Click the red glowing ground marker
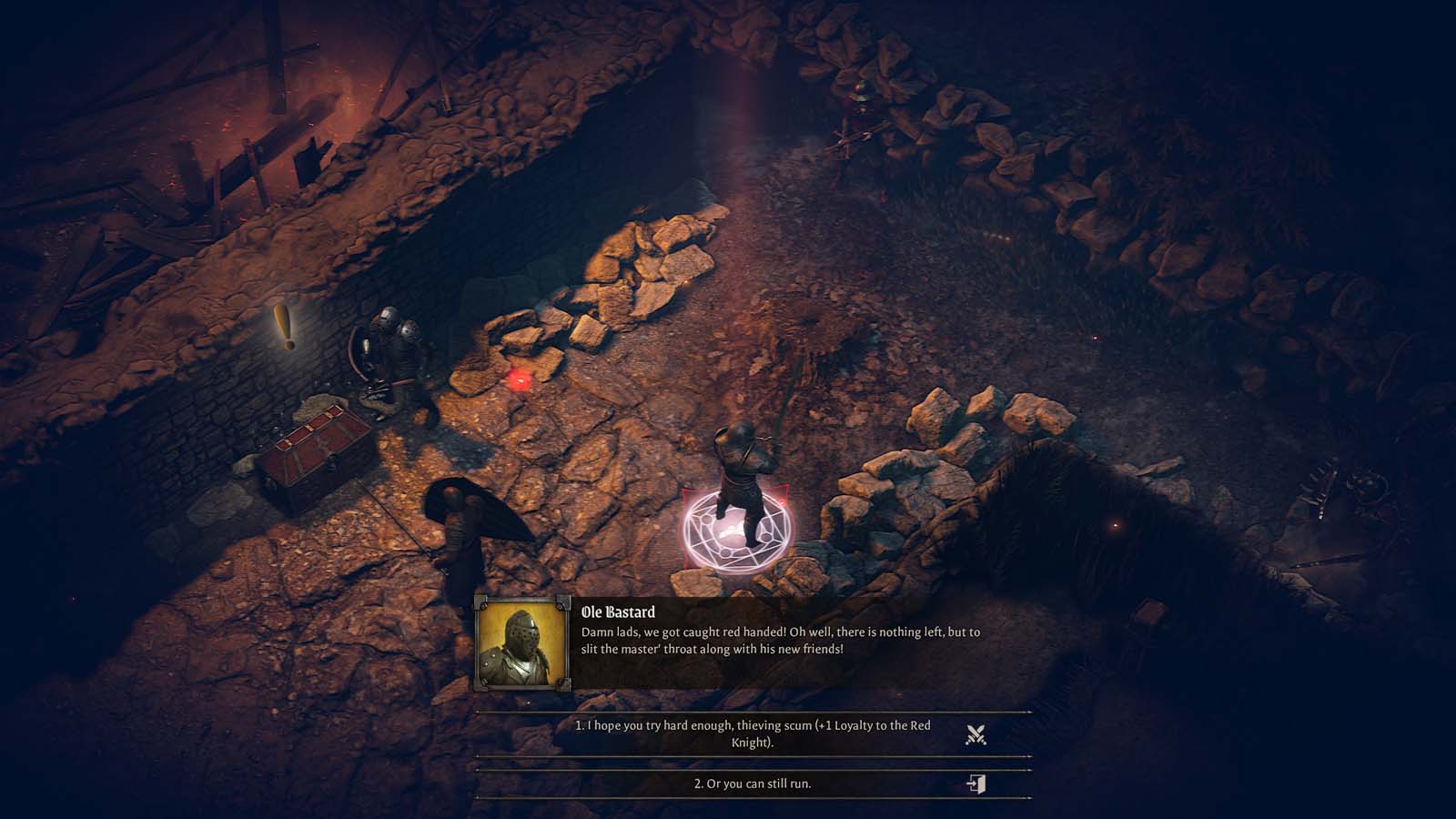1456x819 pixels. tap(521, 380)
